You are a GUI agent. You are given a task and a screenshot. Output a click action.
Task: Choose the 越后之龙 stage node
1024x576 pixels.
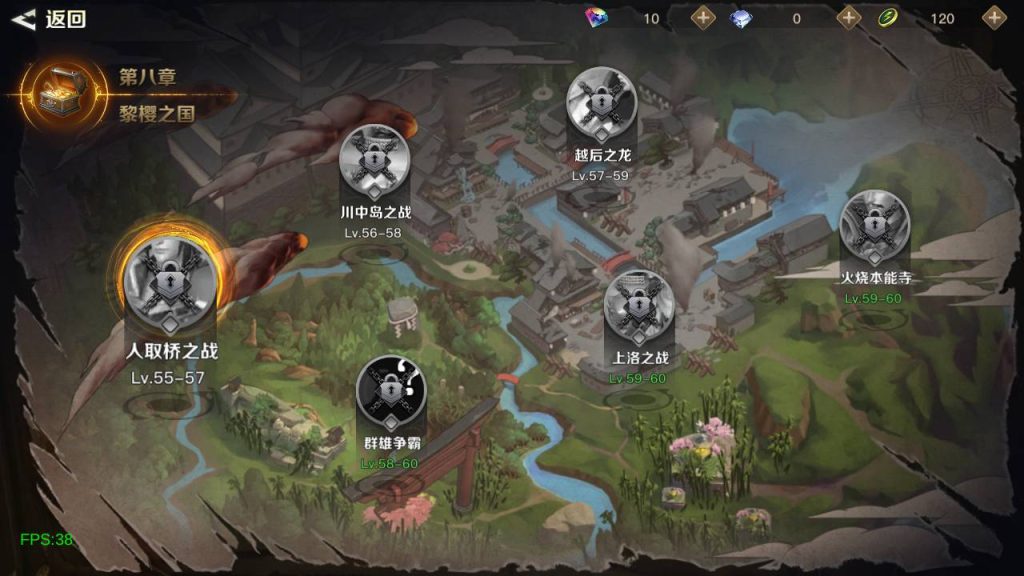tap(602, 103)
